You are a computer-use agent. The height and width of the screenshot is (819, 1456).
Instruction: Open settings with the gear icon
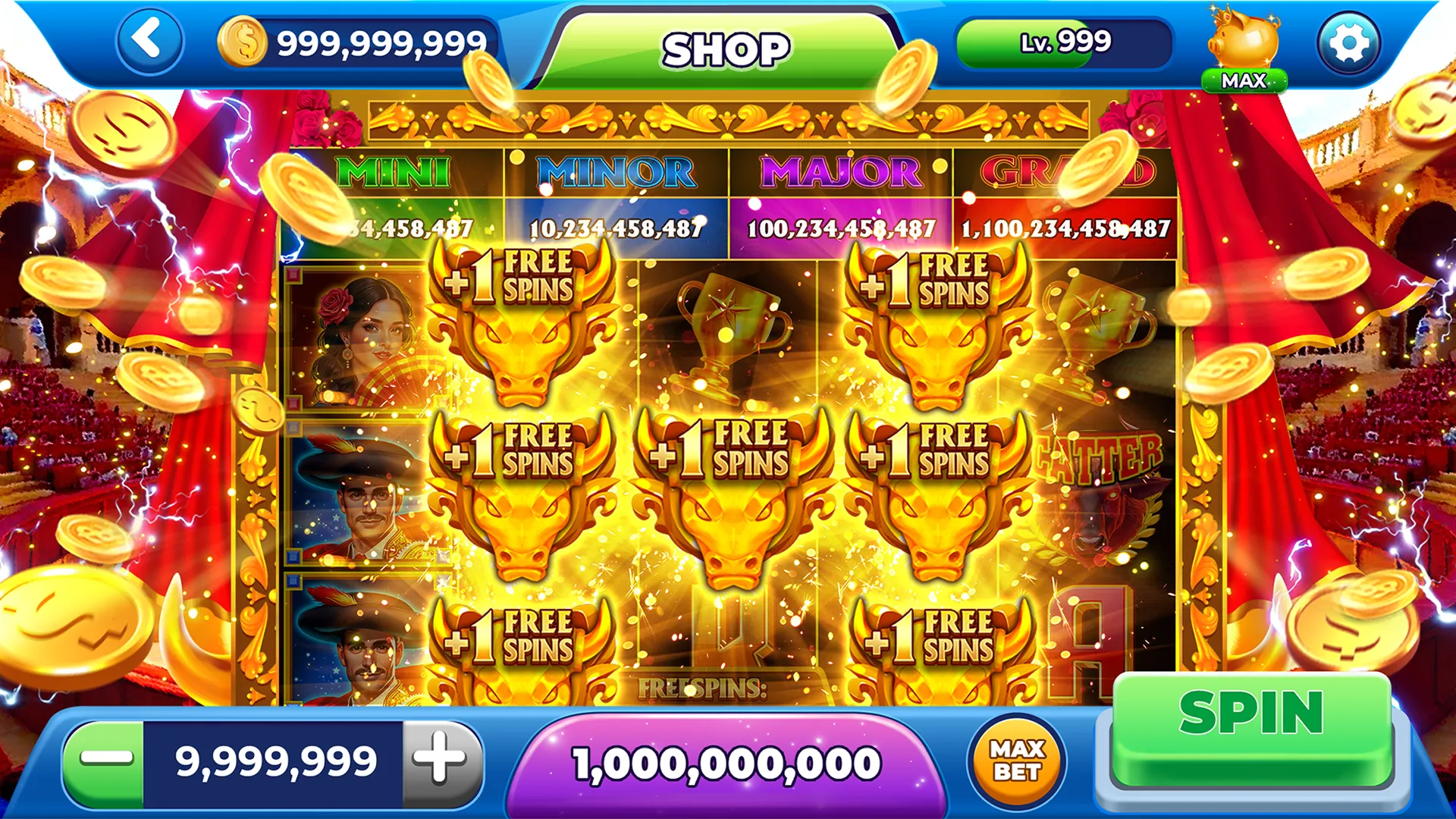coord(1348,43)
